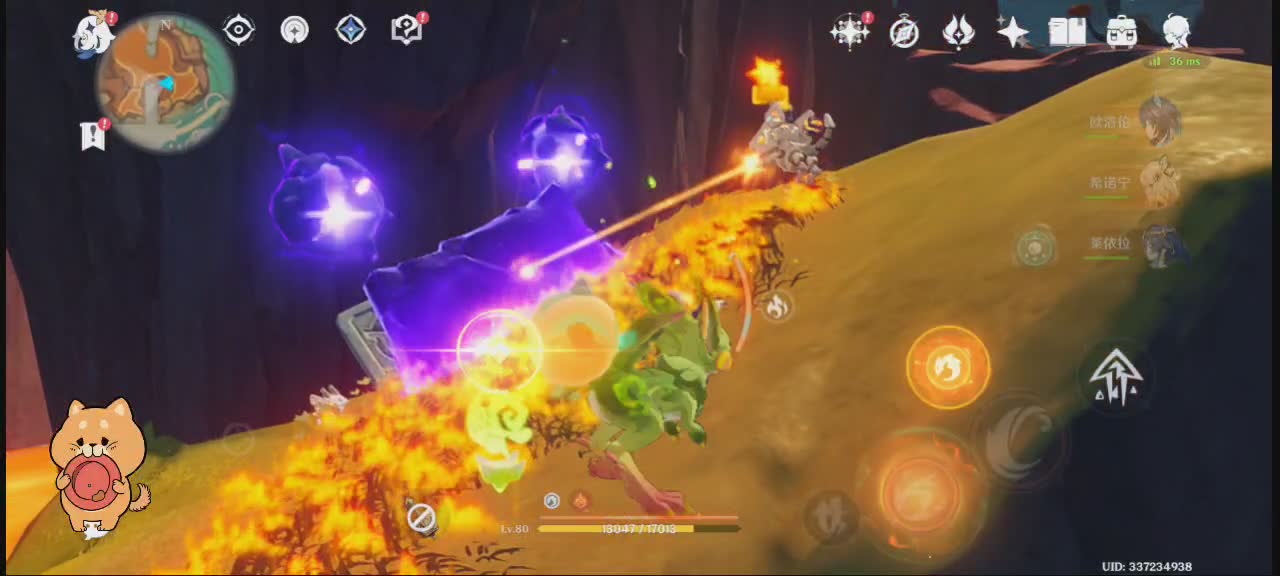Open the Battle Pass winged icon
The image size is (1280, 576).
[958, 32]
